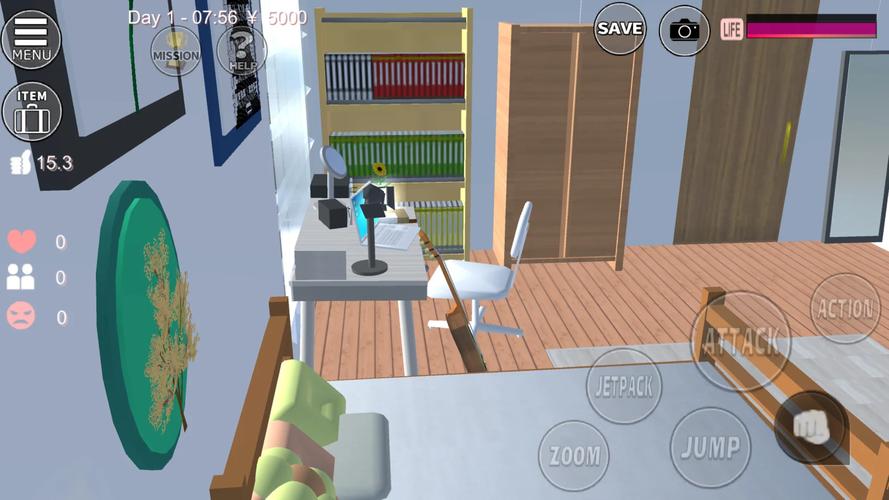Select the fist punch button
889x500 pixels.
click(x=811, y=426)
